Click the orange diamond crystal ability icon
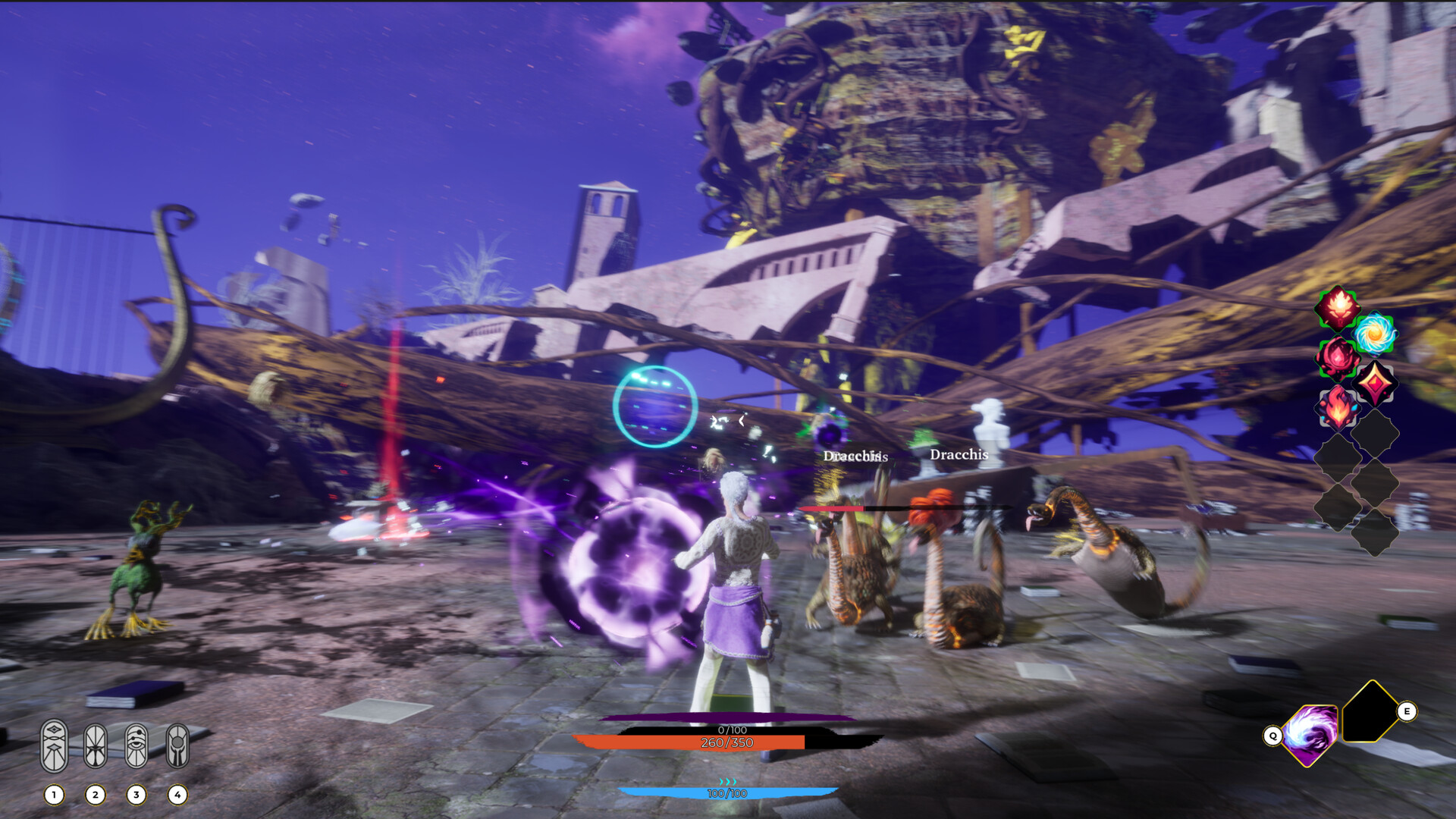The width and height of the screenshot is (1456, 819). click(1375, 384)
